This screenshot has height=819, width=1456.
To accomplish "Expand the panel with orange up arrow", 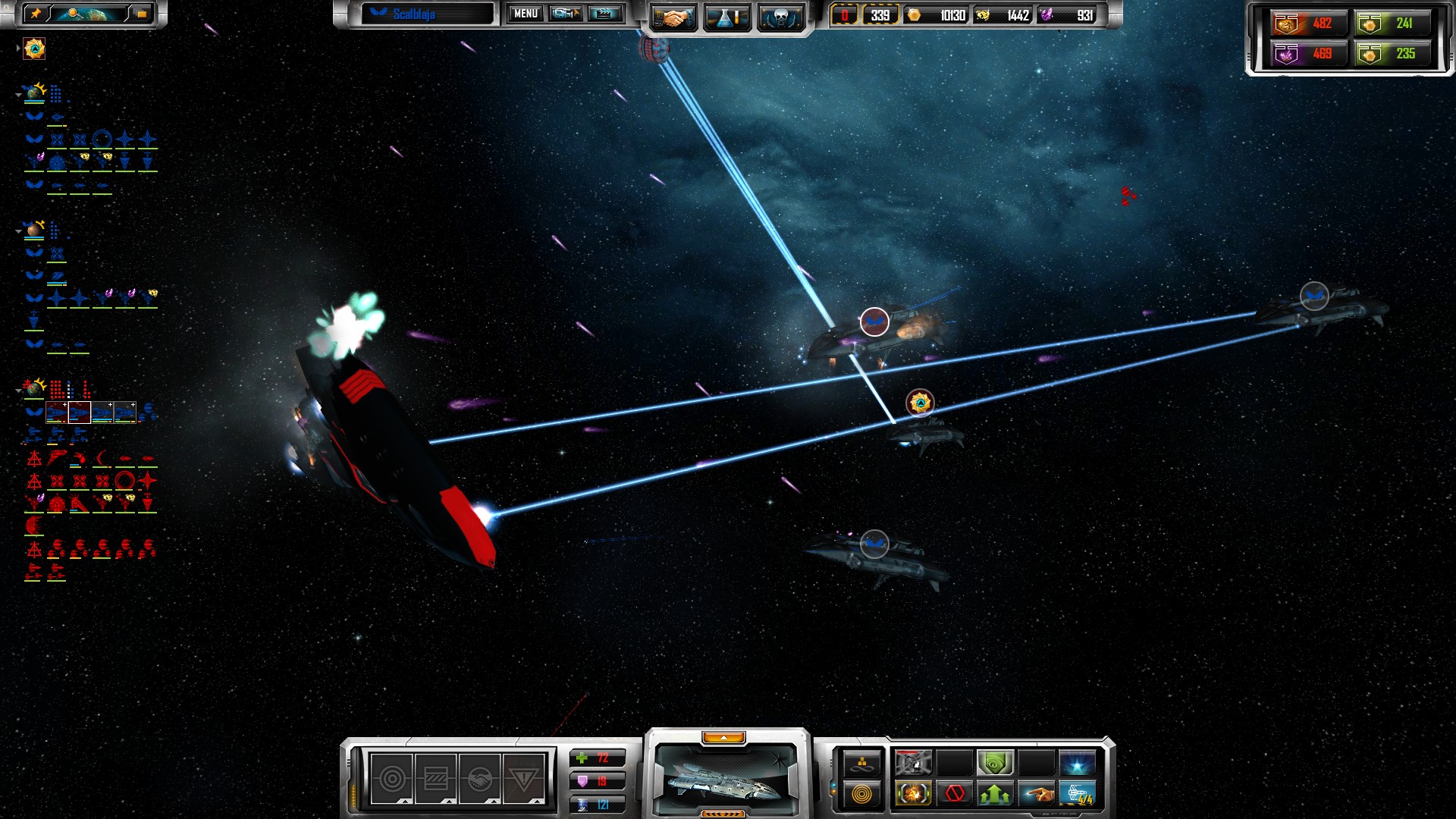I will [x=723, y=738].
